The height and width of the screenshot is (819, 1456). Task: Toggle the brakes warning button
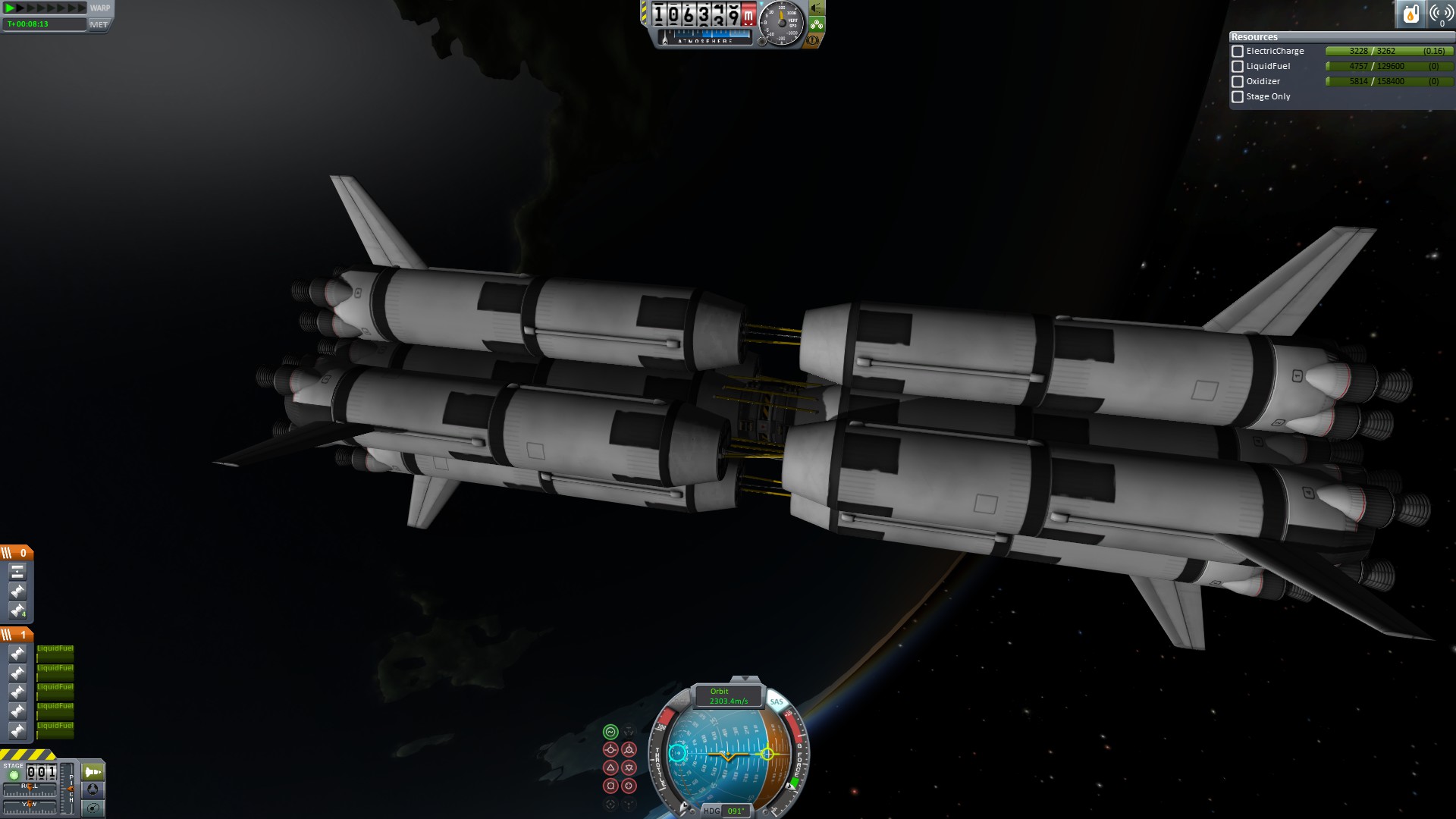click(813, 40)
